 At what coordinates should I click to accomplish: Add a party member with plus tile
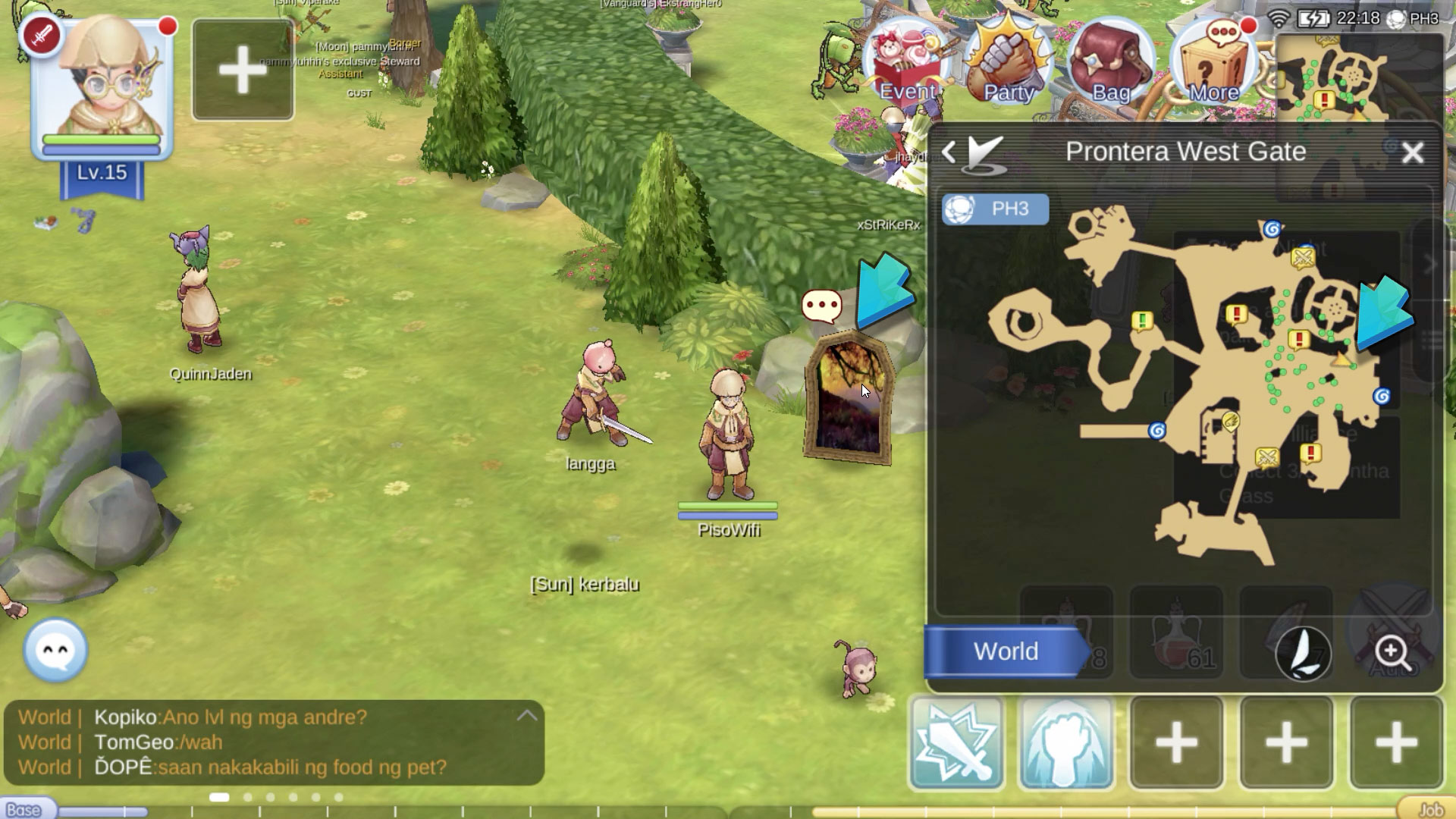coord(243,70)
